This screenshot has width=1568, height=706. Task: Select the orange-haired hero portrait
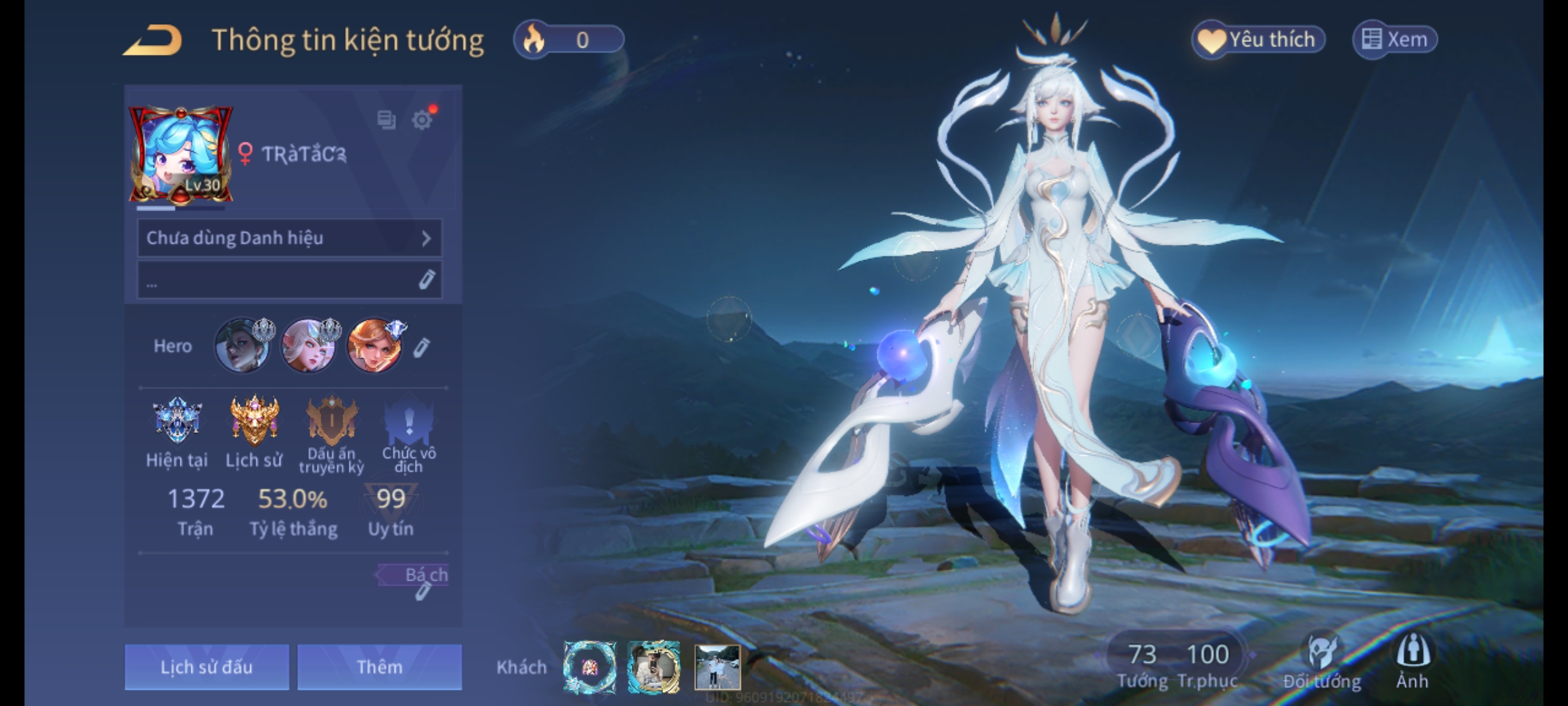[x=374, y=346]
